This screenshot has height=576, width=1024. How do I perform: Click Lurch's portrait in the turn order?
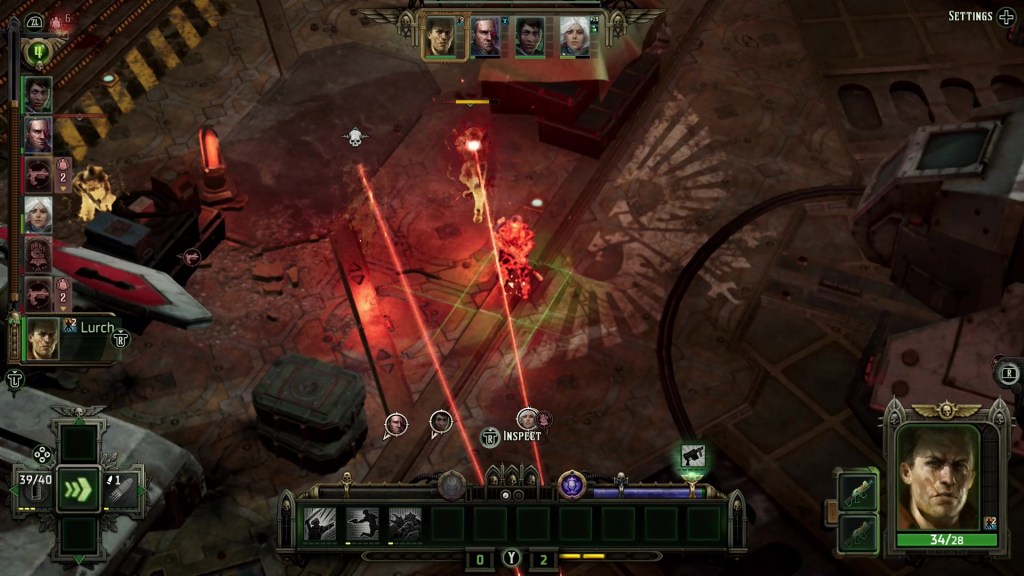pos(43,340)
